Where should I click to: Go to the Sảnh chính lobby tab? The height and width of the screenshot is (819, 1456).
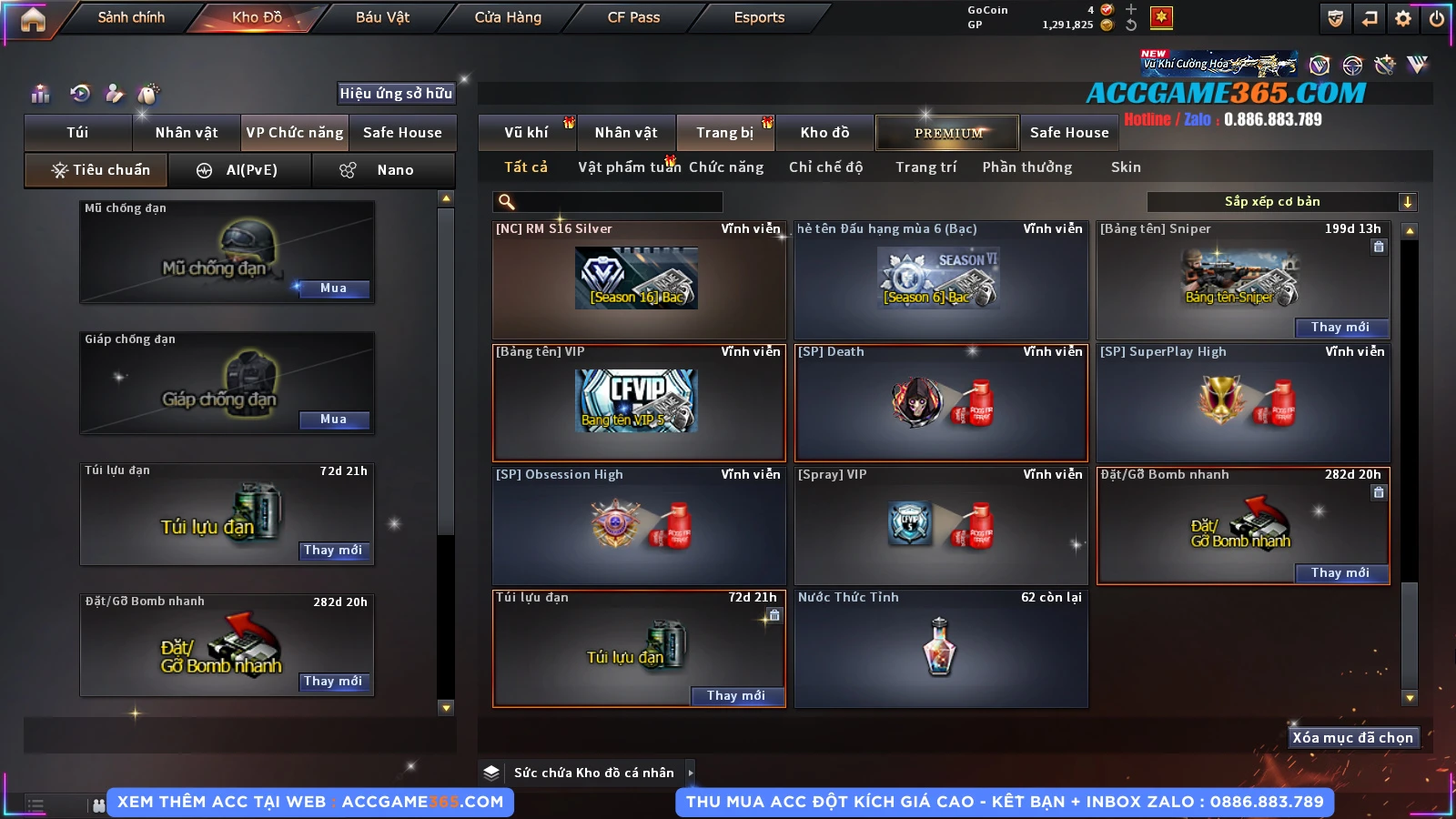[131, 17]
